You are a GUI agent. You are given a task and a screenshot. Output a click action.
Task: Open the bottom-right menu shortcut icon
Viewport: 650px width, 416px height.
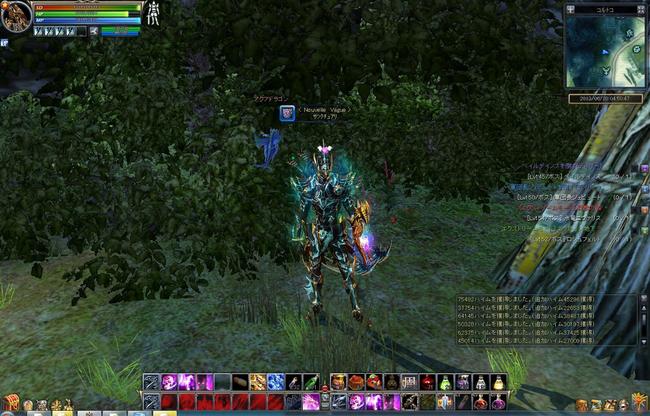(x=638, y=402)
